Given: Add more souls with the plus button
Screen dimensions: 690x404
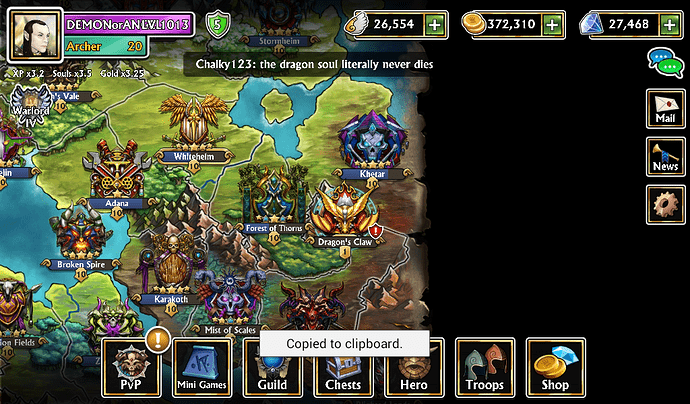Looking at the screenshot, I should (x=434, y=24).
